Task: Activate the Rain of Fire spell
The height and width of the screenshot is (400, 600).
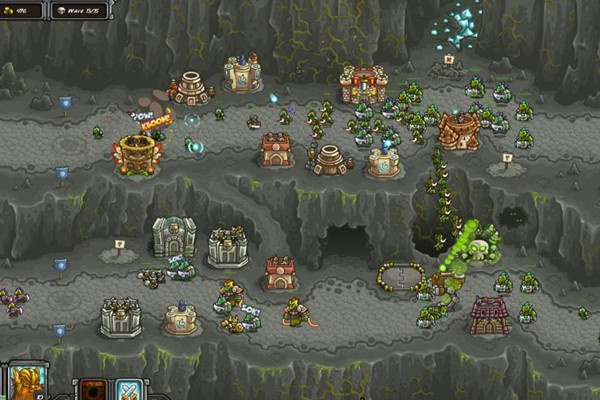Action: tap(93, 389)
